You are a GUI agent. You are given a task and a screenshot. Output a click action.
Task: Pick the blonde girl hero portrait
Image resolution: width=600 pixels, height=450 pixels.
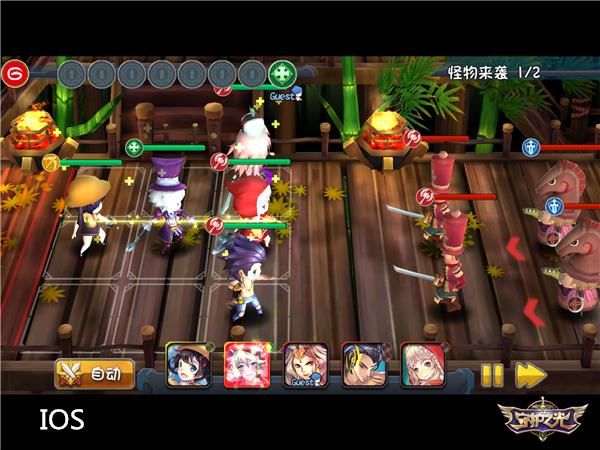pyautogui.click(x=421, y=364)
